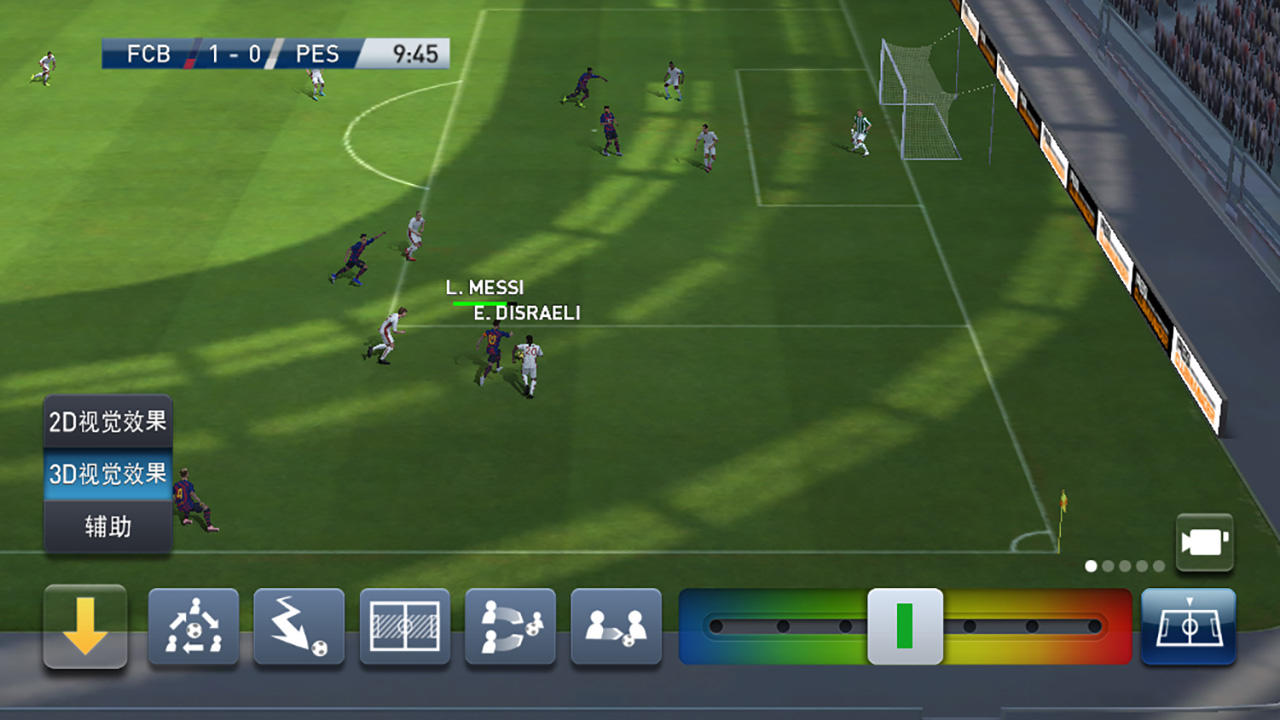Select the team tactics icon with circular arrows
The image size is (1280, 720).
tap(192, 627)
